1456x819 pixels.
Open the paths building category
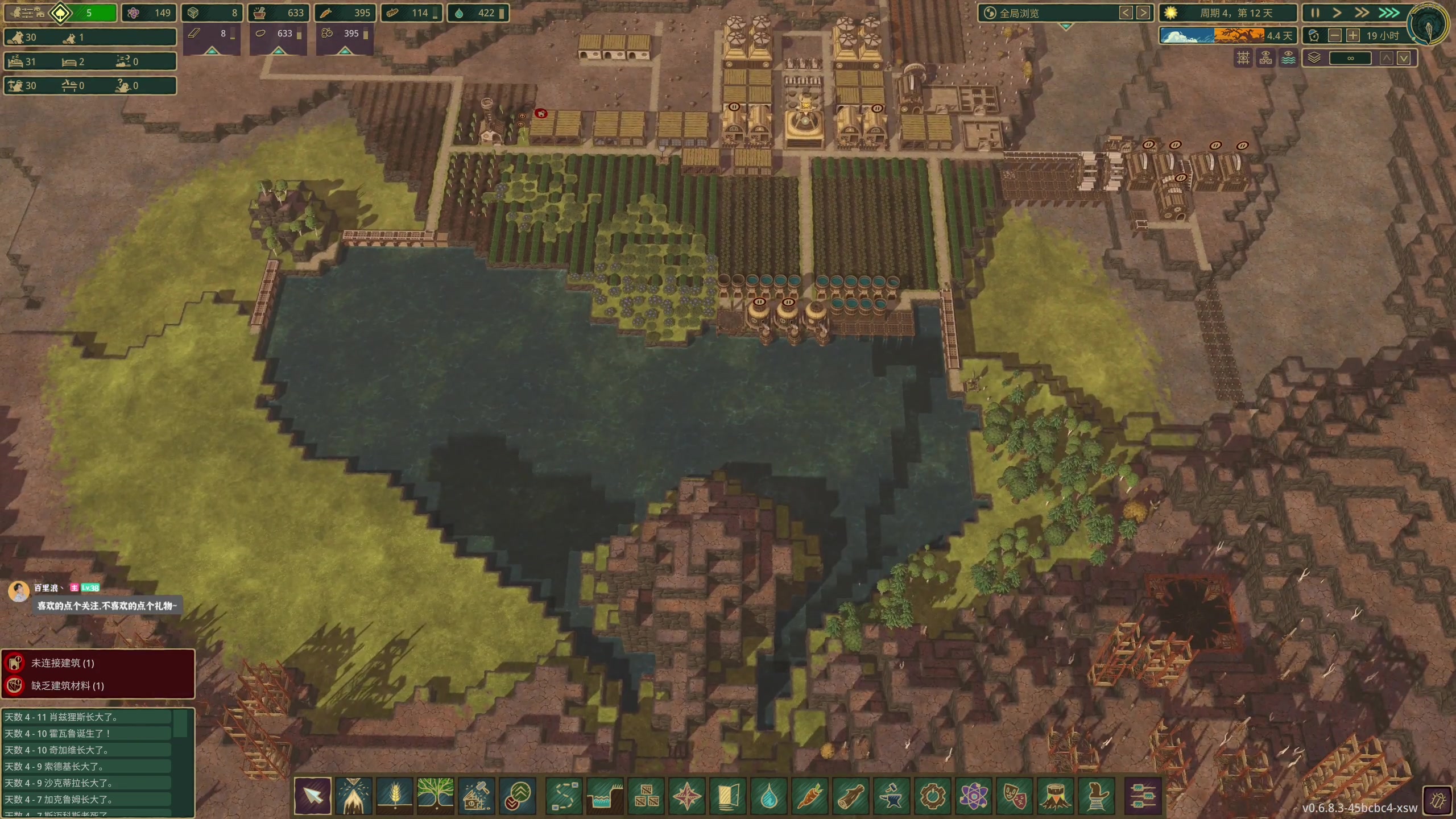tap(564, 796)
